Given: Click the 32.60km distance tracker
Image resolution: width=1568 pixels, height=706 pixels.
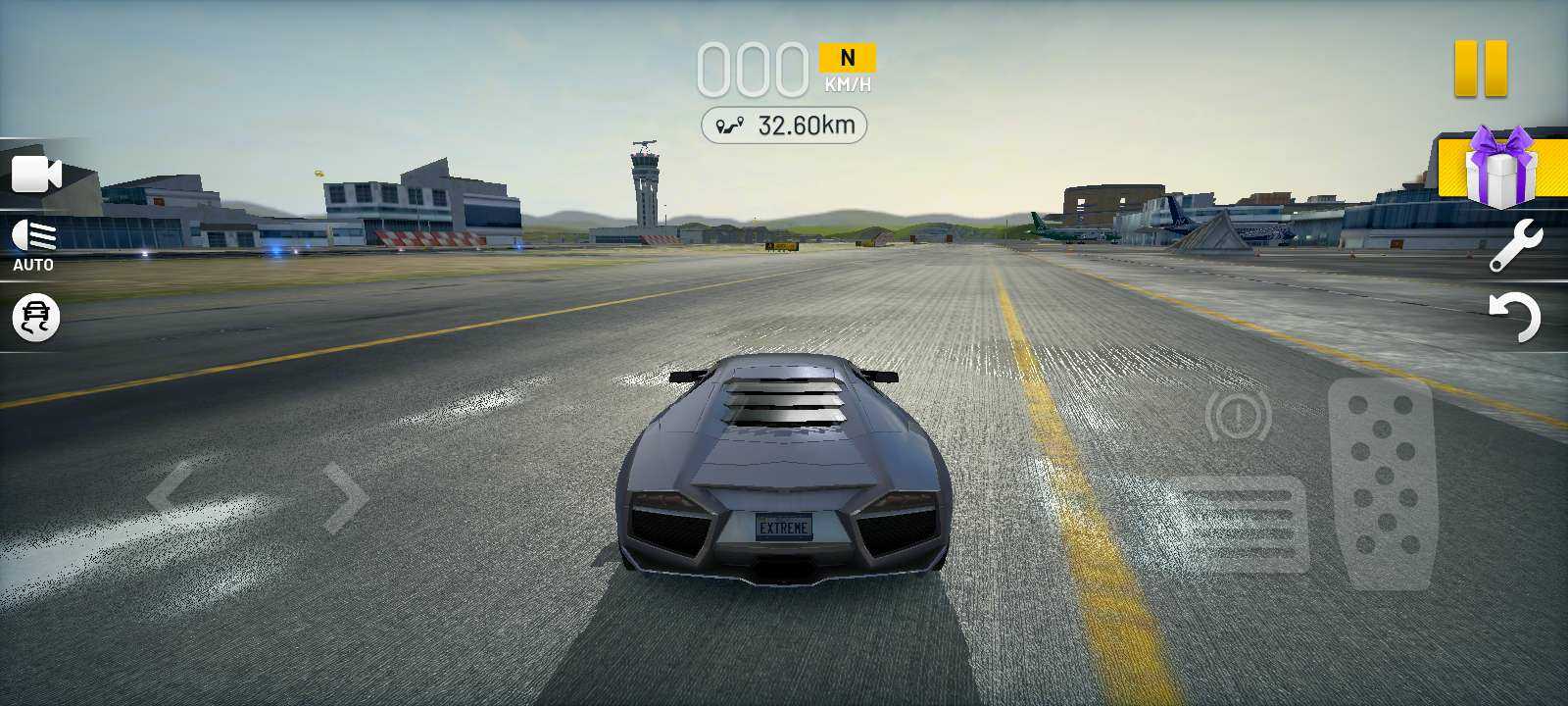Looking at the screenshot, I should point(784,126).
